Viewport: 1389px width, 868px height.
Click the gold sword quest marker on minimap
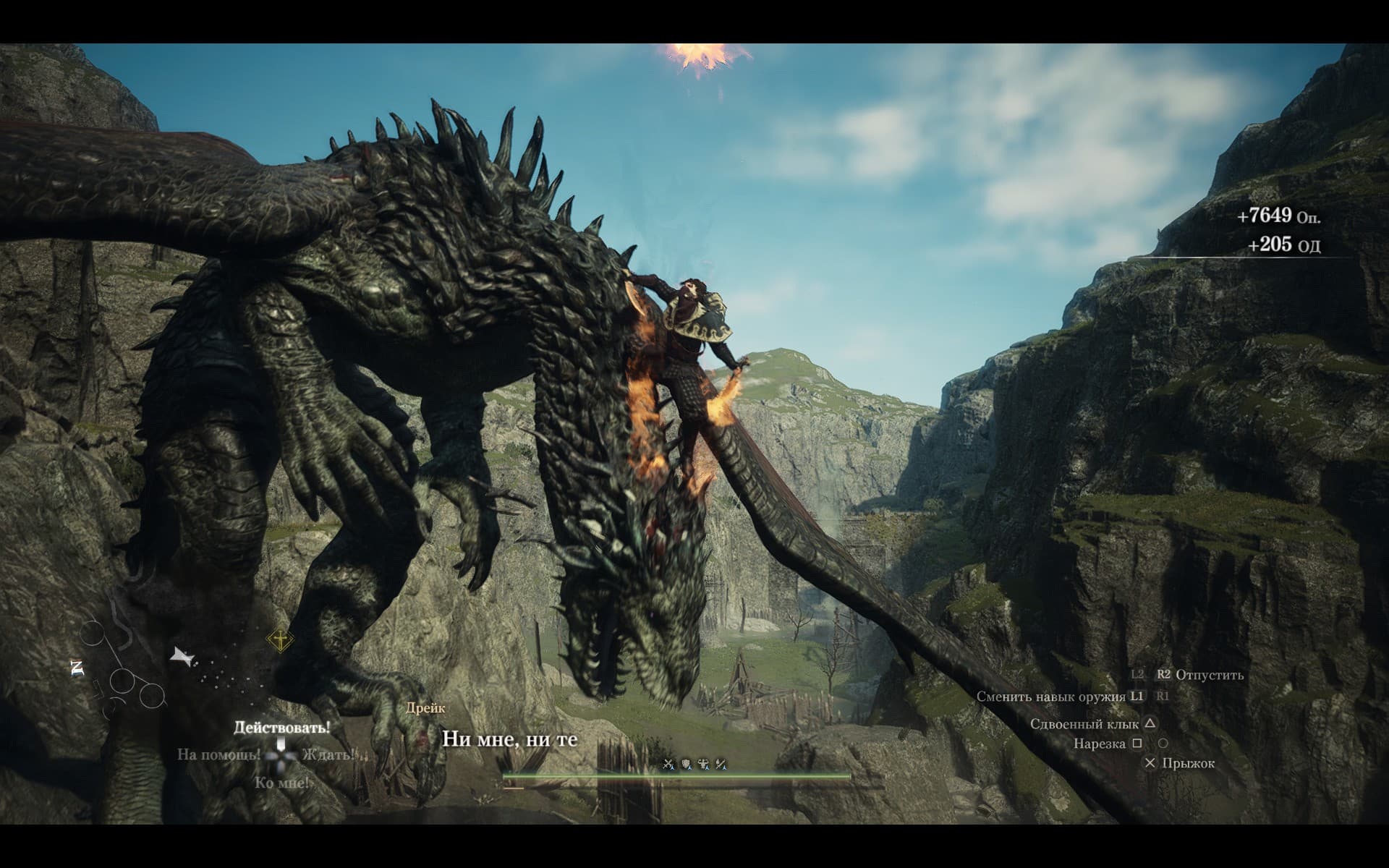pyautogui.click(x=280, y=639)
